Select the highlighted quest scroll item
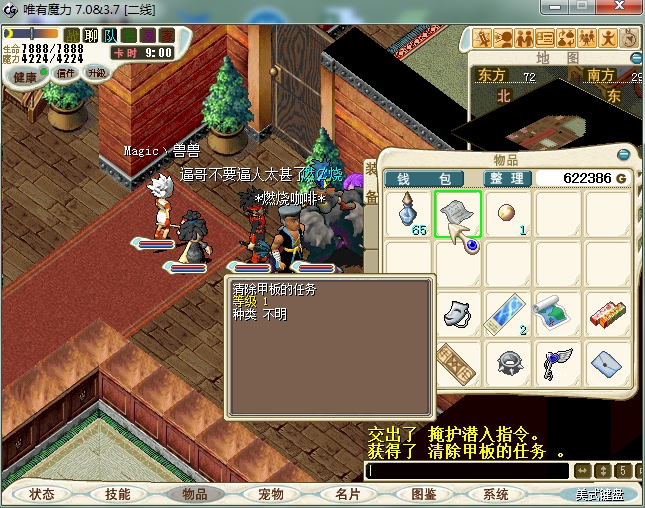This screenshot has height=508, width=645. 458,214
